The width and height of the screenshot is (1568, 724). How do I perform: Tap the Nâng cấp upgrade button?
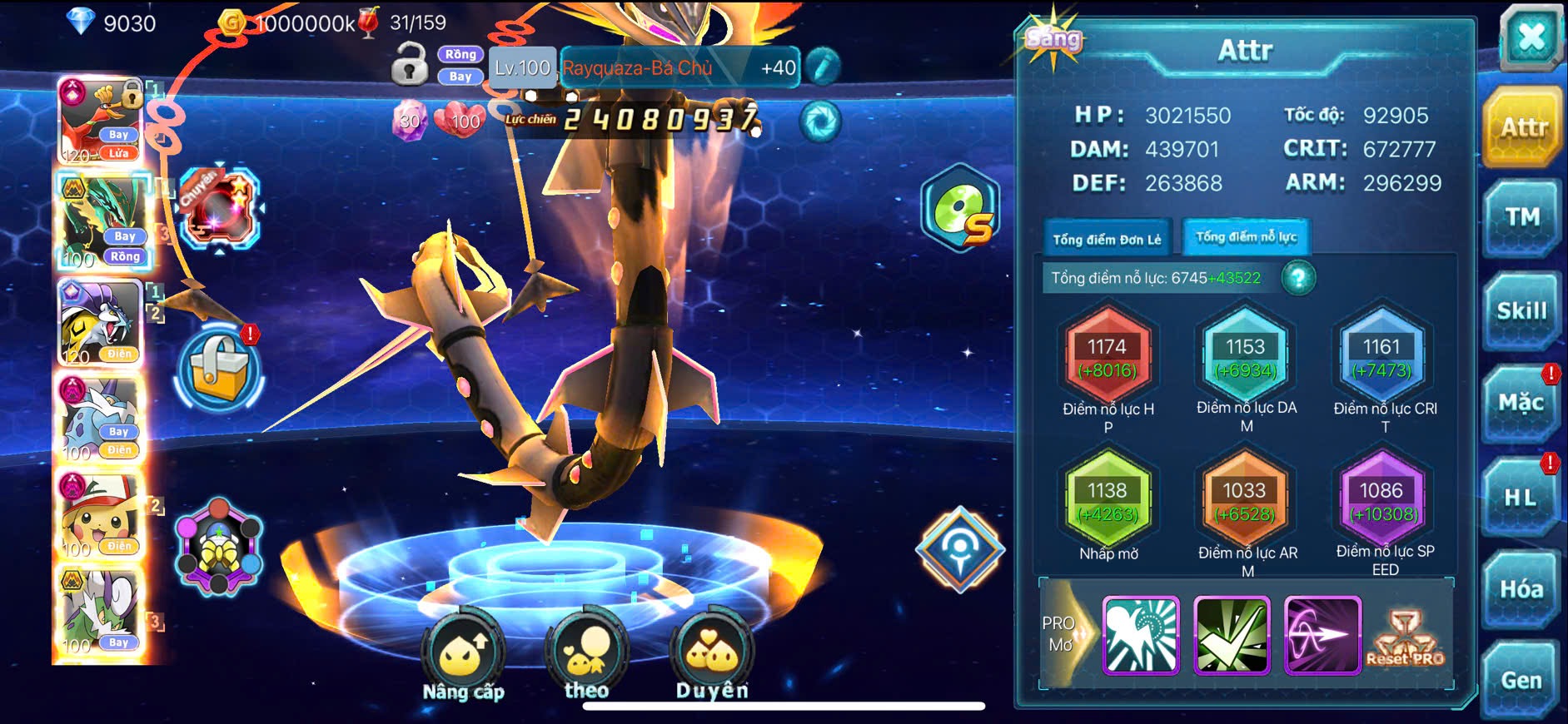463,657
